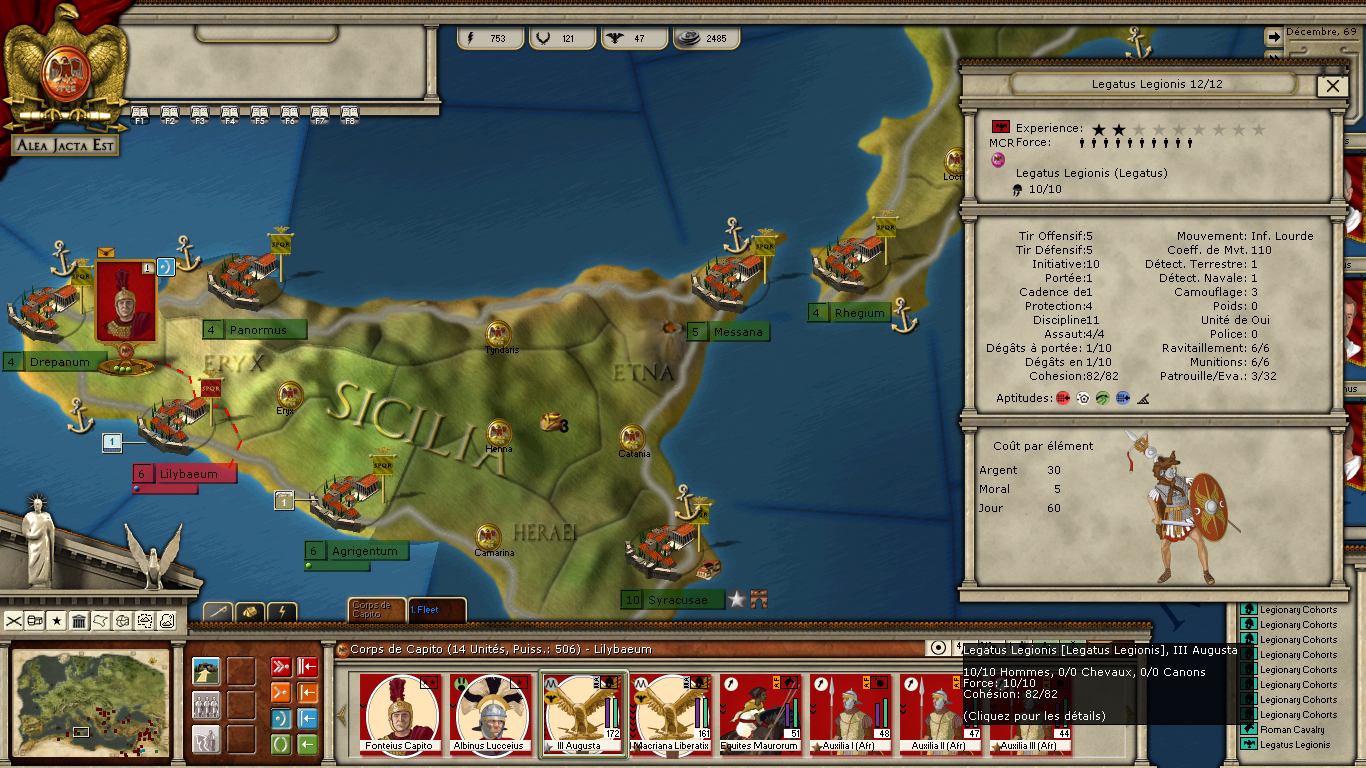End turn with the December date arrow
The image size is (1366, 768).
1274,35
